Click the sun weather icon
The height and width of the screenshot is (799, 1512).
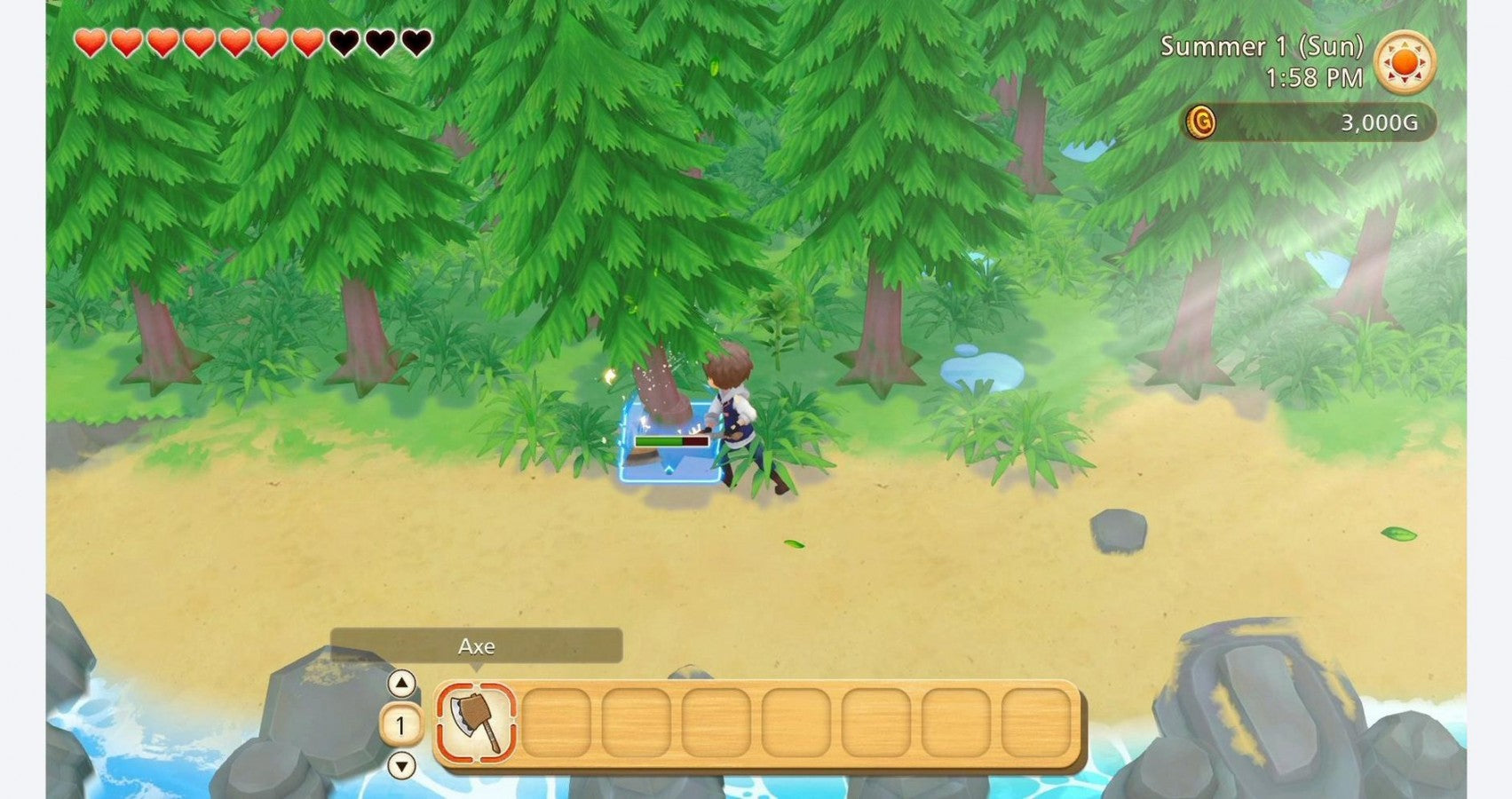[x=1406, y=64]
